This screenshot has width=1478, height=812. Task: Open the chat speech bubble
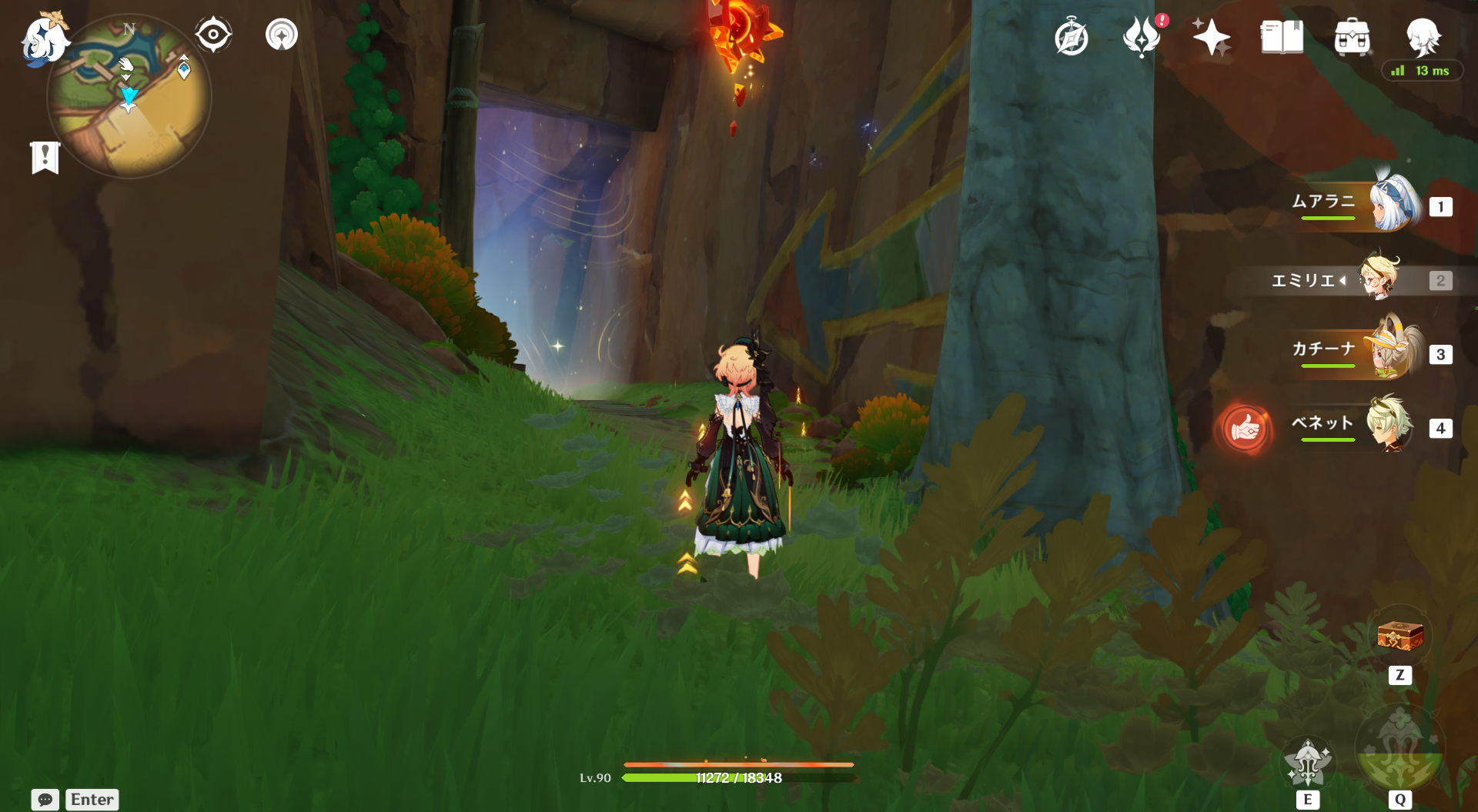(x=45, y=800)
